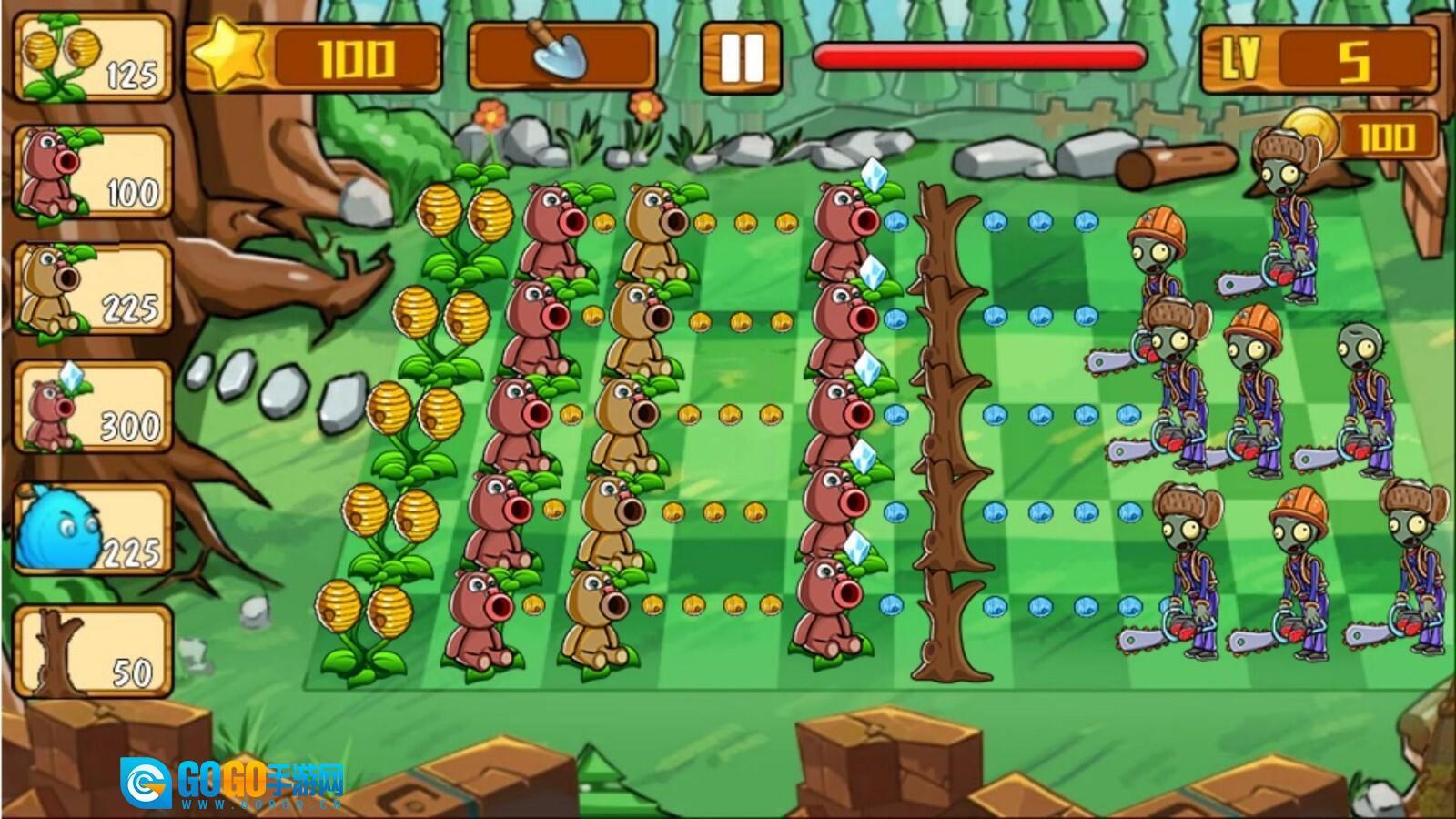Click the star icon on the score counter

[230, 55]
